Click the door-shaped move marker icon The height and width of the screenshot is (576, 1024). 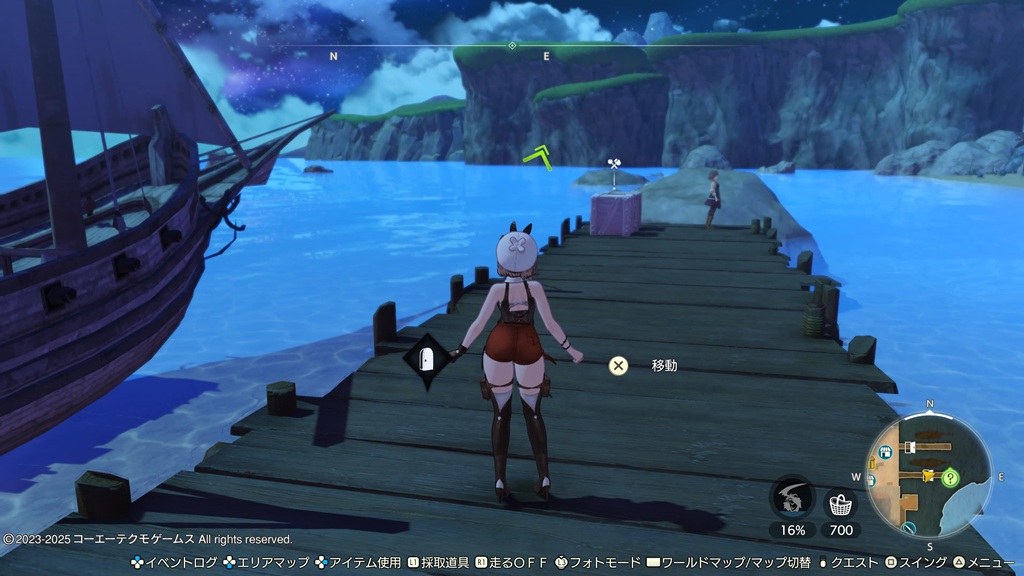426,361
